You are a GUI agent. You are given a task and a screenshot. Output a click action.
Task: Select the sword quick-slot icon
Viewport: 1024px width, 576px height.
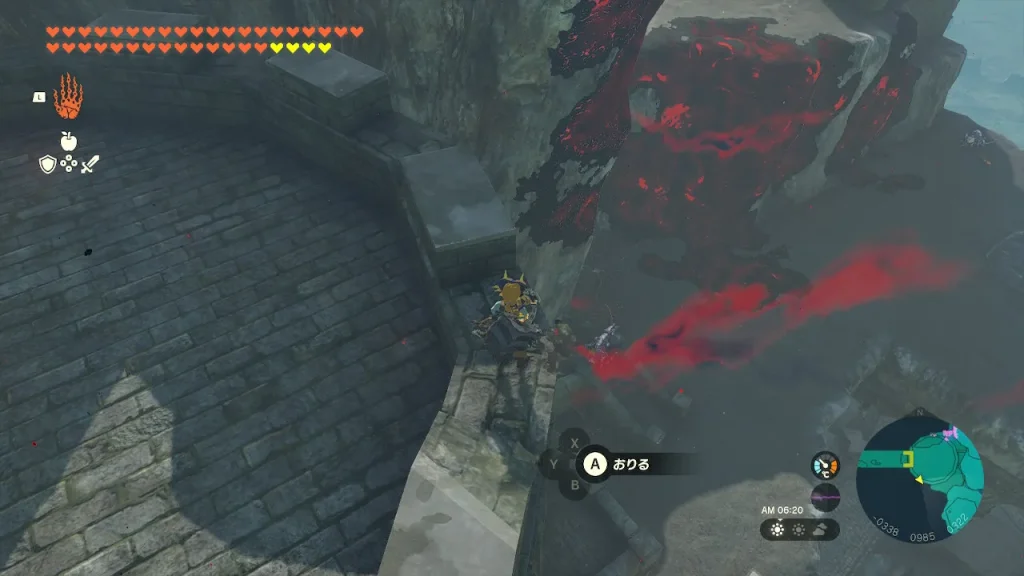[90, 164]
